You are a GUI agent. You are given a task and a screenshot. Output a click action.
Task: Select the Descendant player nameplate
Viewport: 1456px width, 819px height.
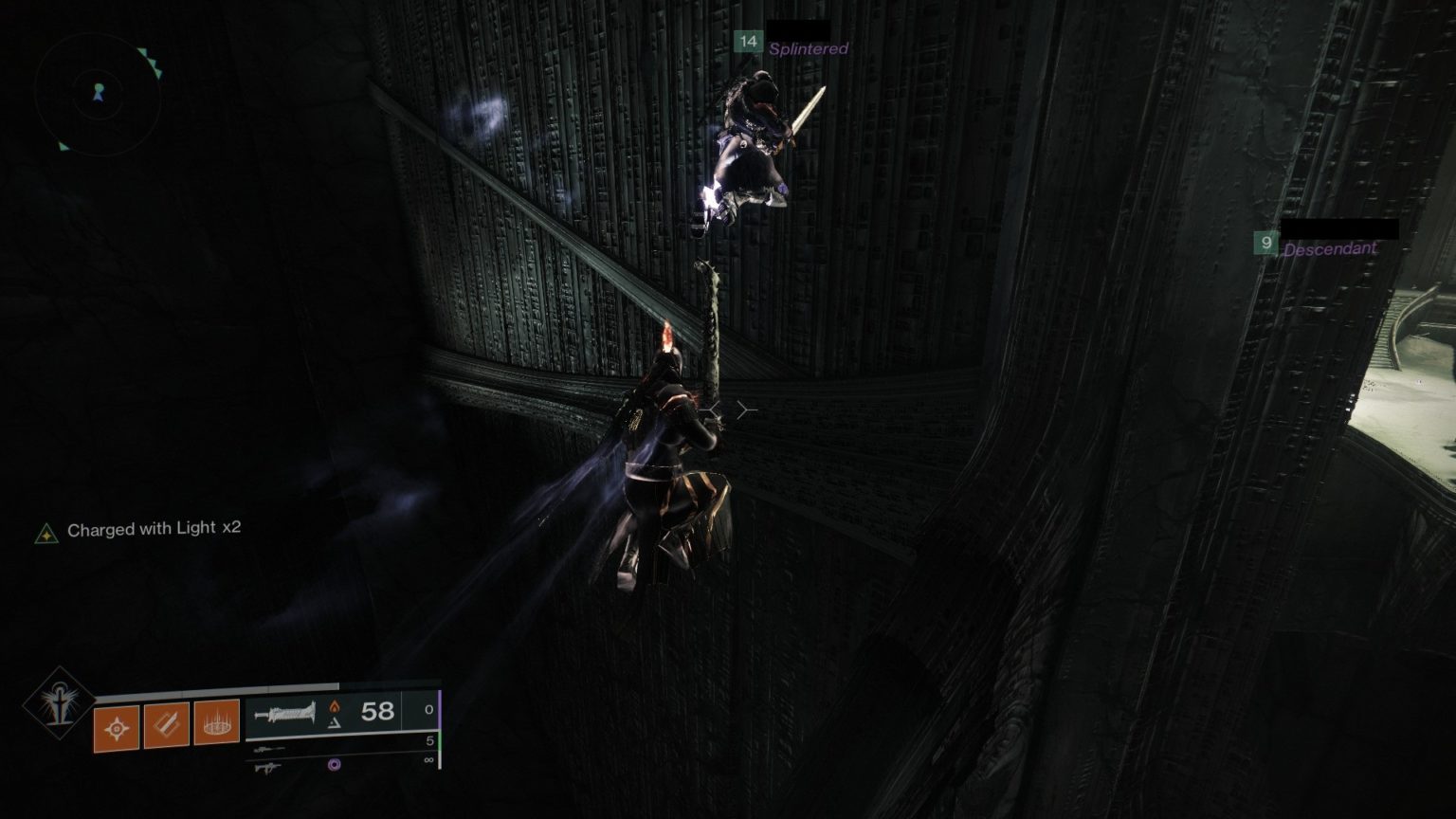pos(1329,248)
